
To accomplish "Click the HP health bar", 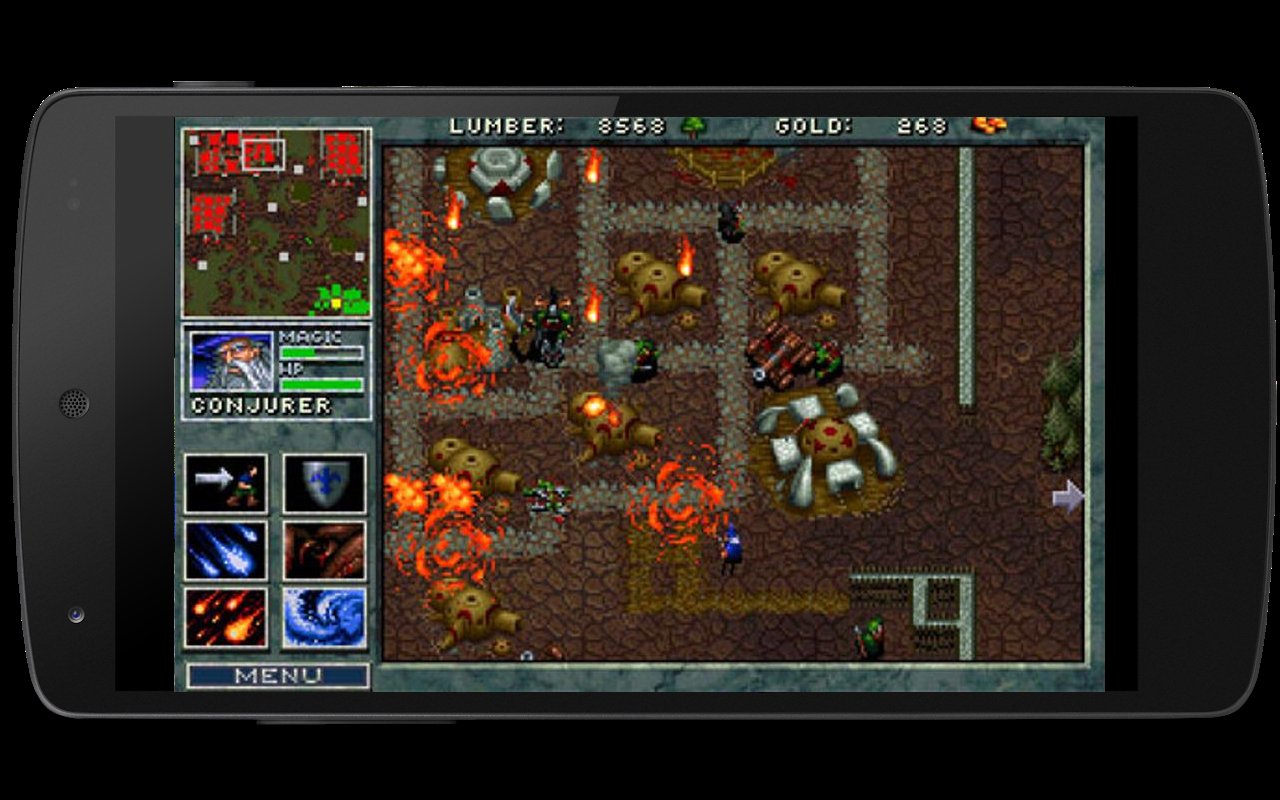I will [x=324, y=383].
